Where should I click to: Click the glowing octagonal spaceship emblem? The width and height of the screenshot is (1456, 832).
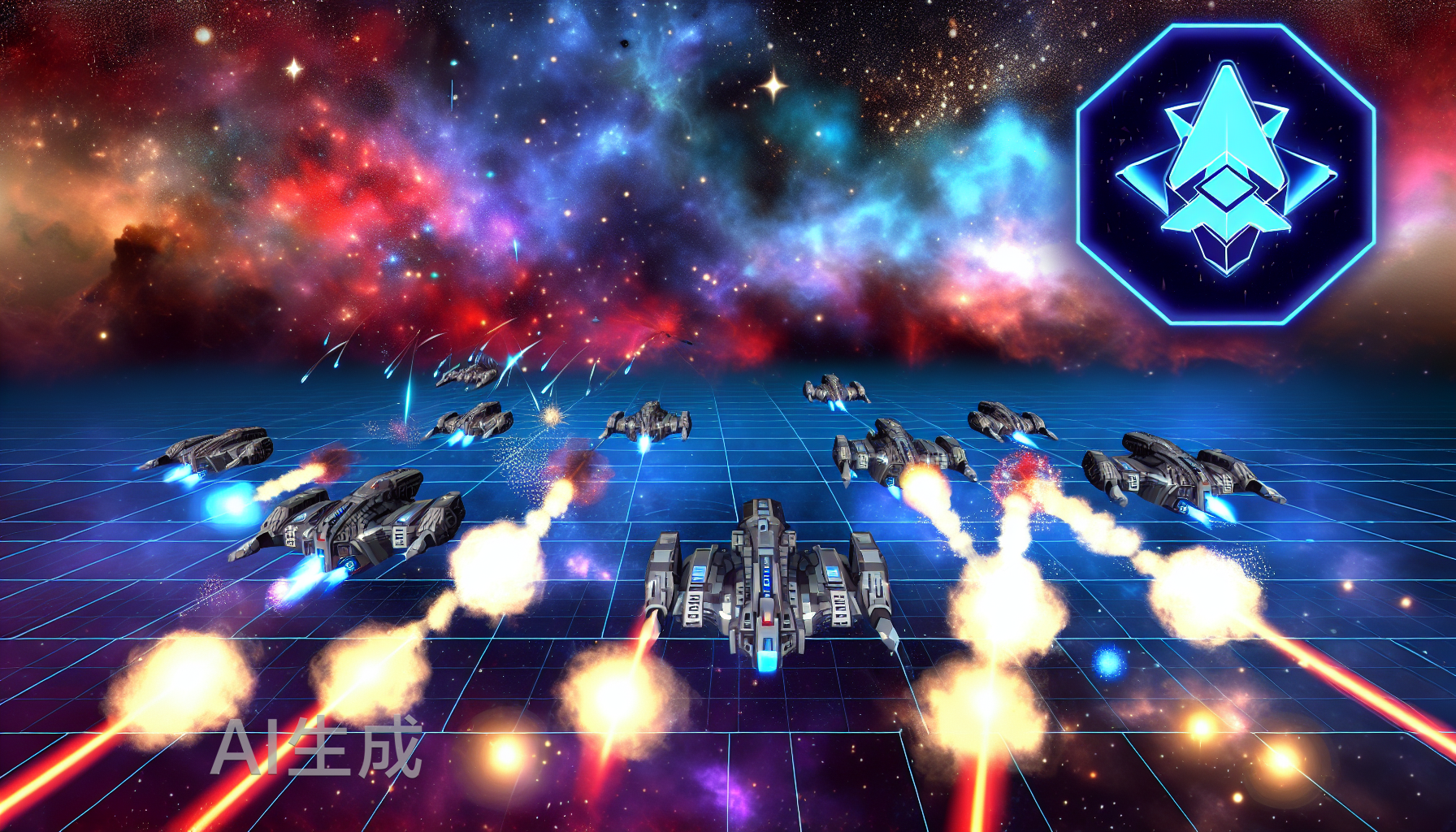[x=1225, y=174]
